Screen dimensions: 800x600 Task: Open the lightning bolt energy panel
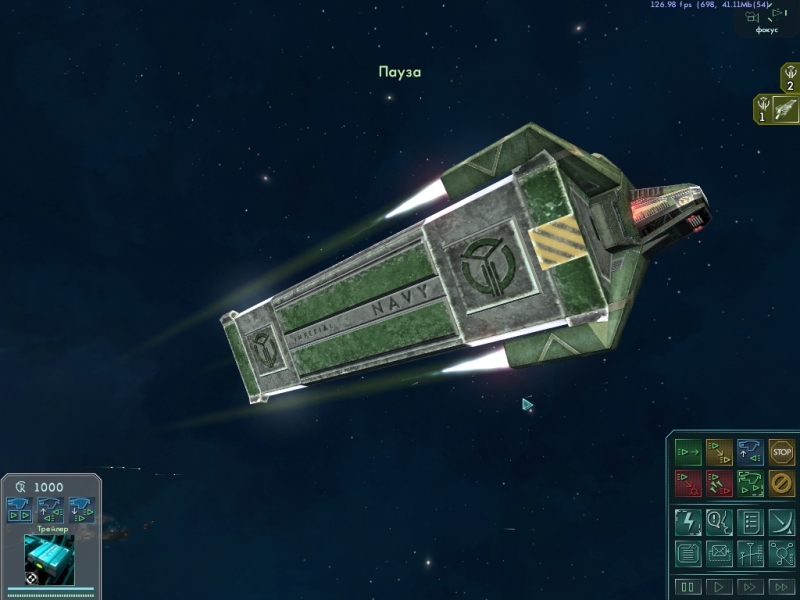pyautogui.click(x=688, y=521)
